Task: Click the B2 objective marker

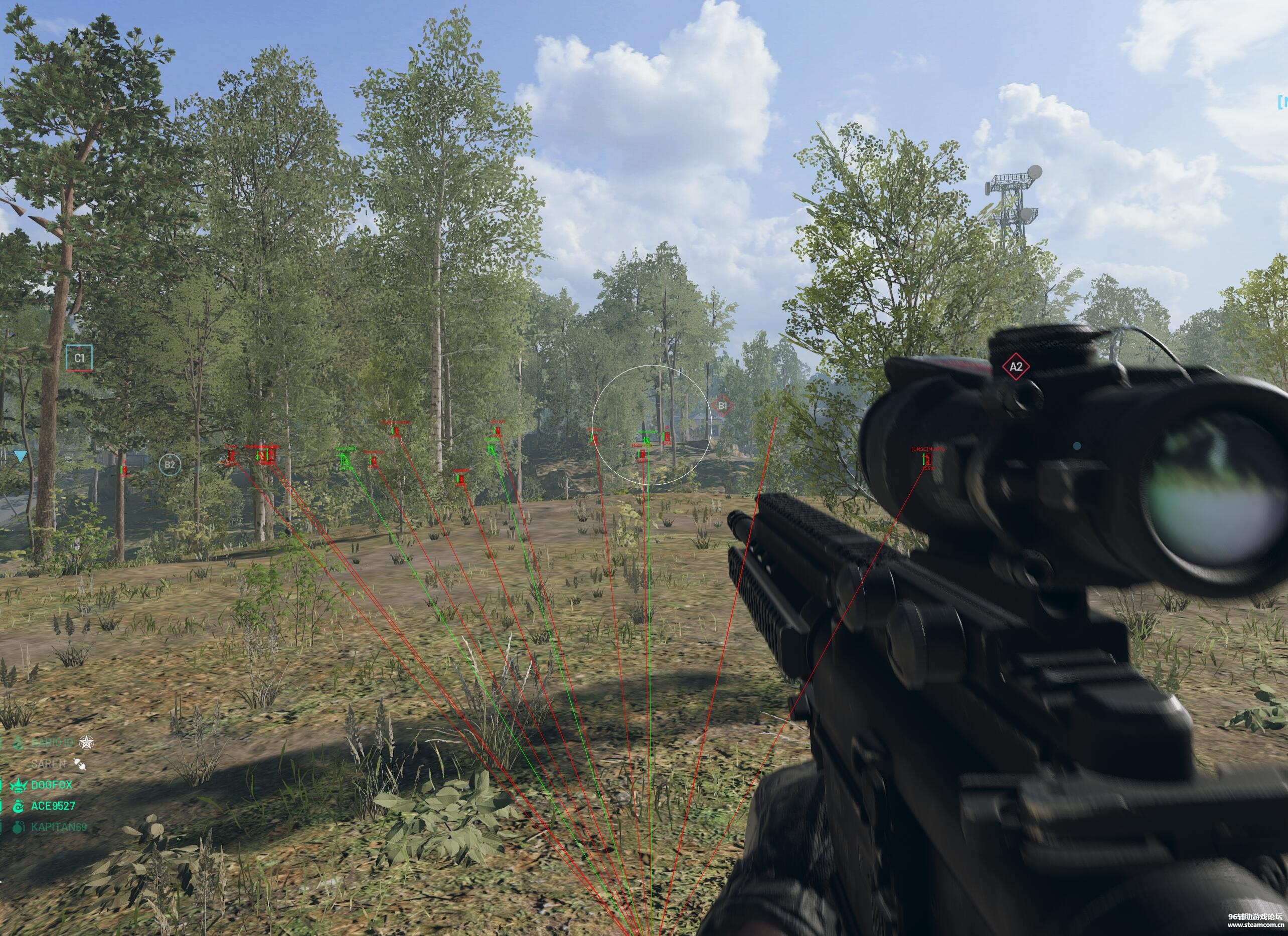Action: [169, 465]
